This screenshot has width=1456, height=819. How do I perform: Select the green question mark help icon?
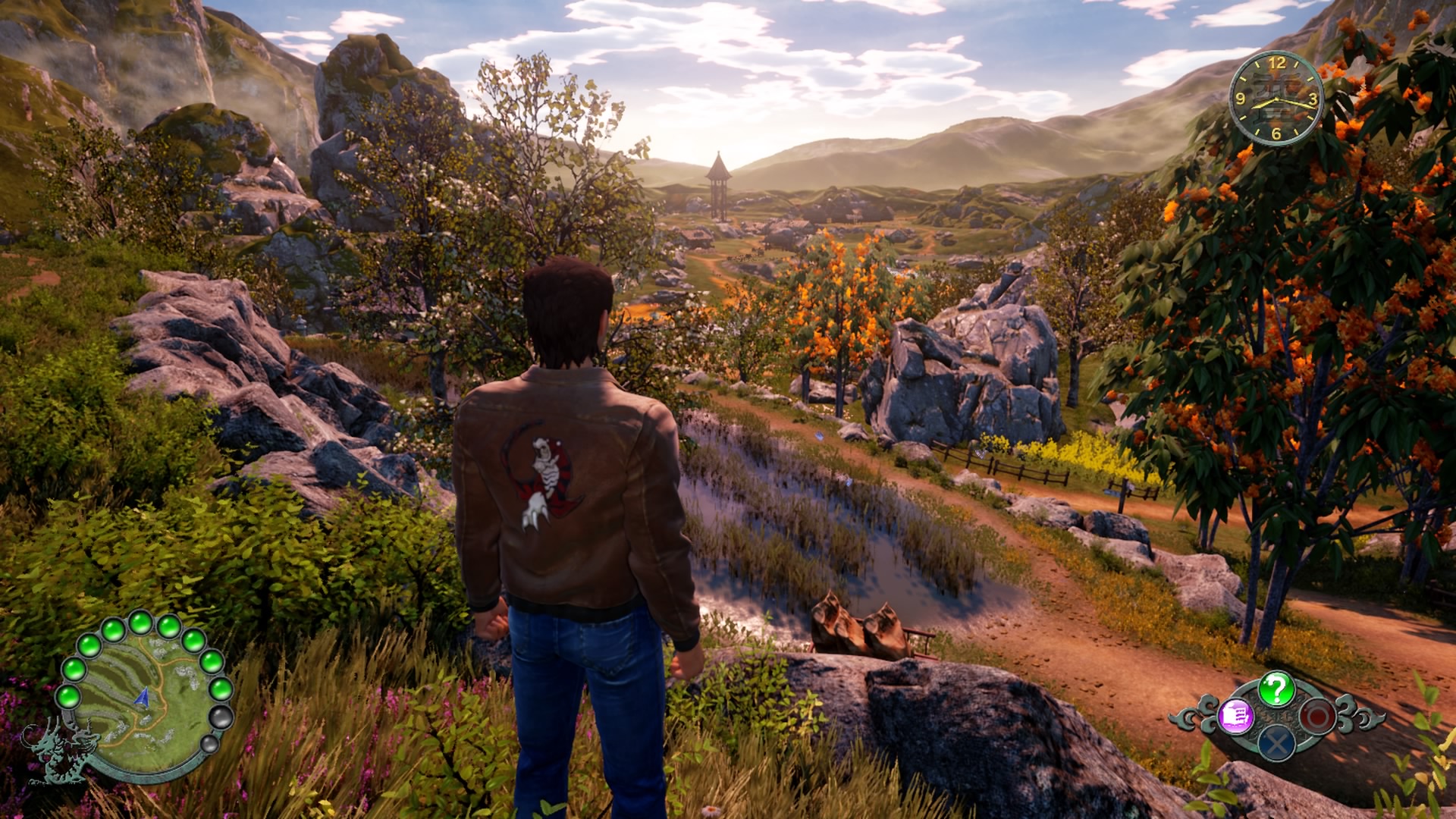click(1276, 689)
